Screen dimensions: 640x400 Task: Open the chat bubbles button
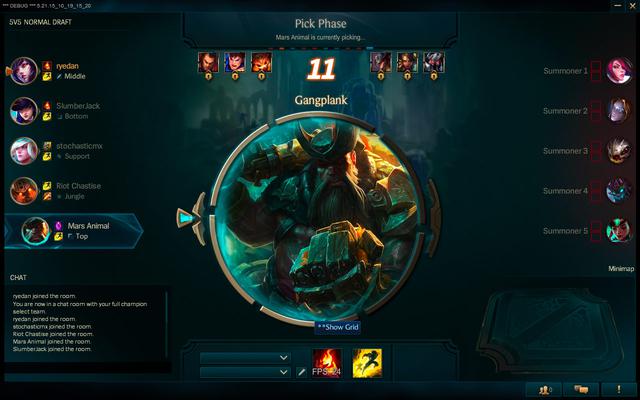[x=580, y=389]
